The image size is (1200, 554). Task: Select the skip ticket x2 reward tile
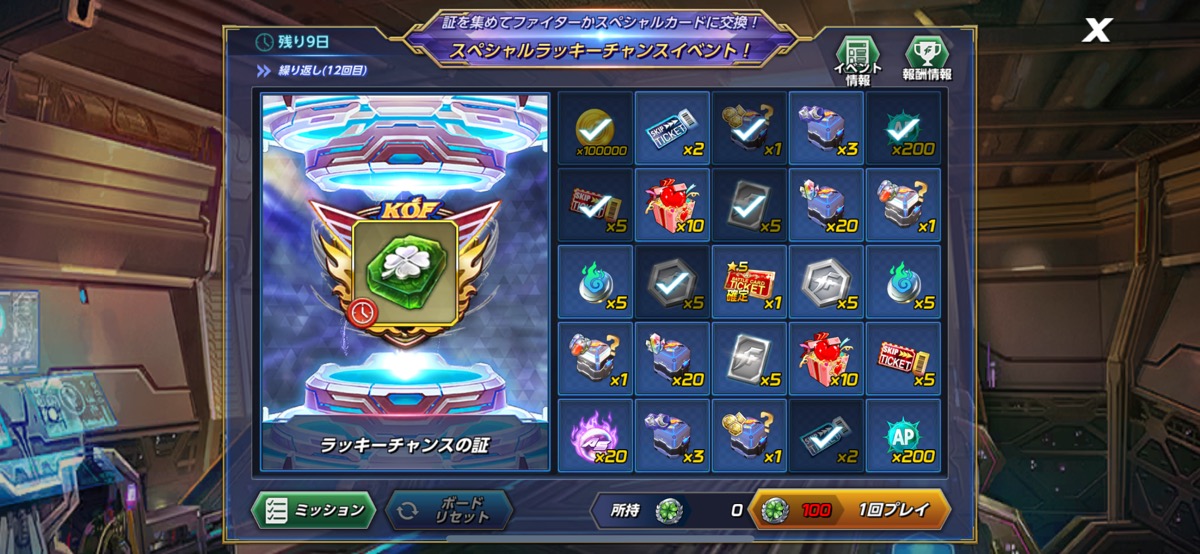coord(672,129)
